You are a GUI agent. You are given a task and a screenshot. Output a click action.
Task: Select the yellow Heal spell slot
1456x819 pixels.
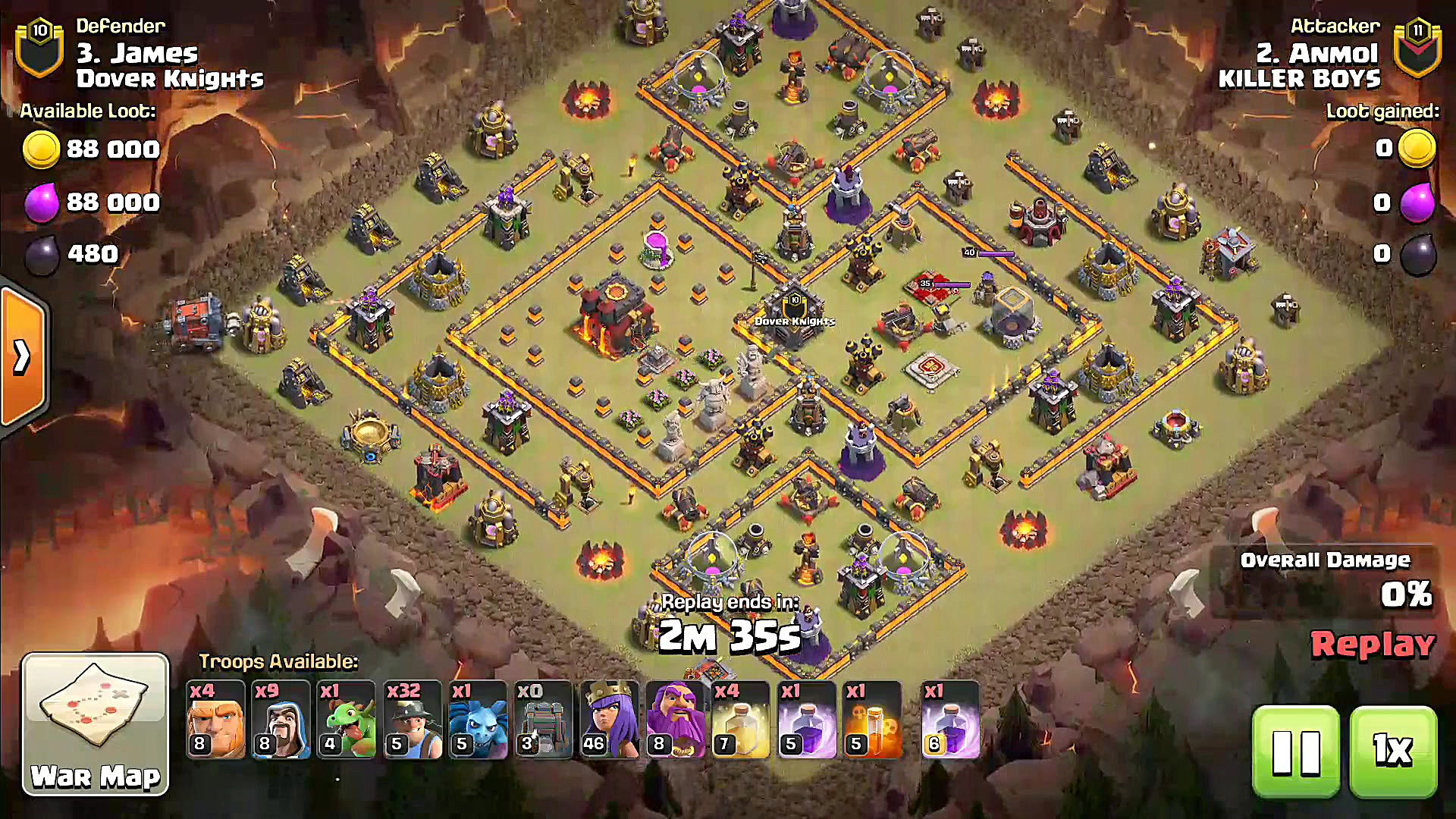(x=740, y=720)
